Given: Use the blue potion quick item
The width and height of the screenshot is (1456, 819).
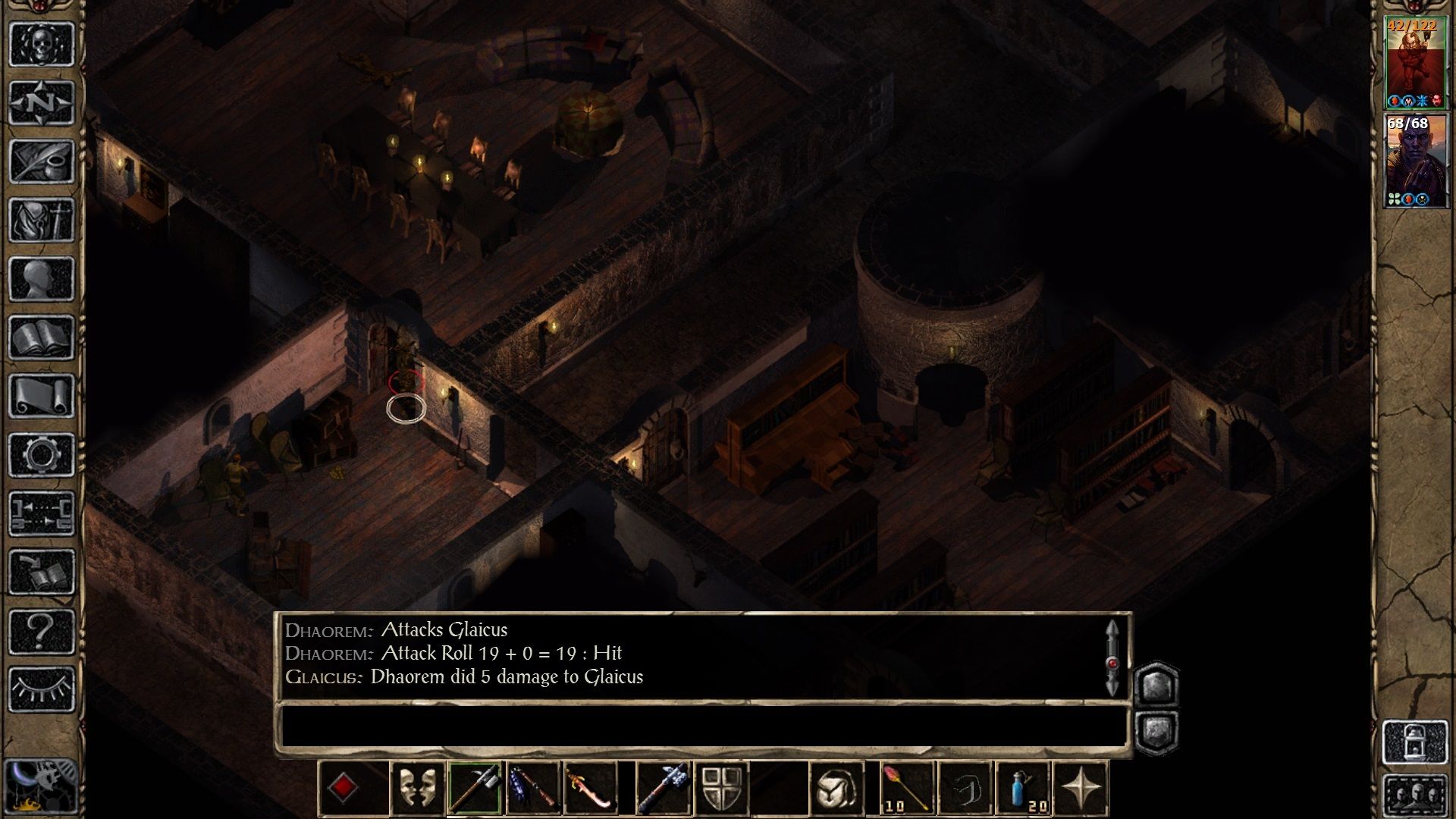Looking at the screenshot, I should pos(1023,789).
